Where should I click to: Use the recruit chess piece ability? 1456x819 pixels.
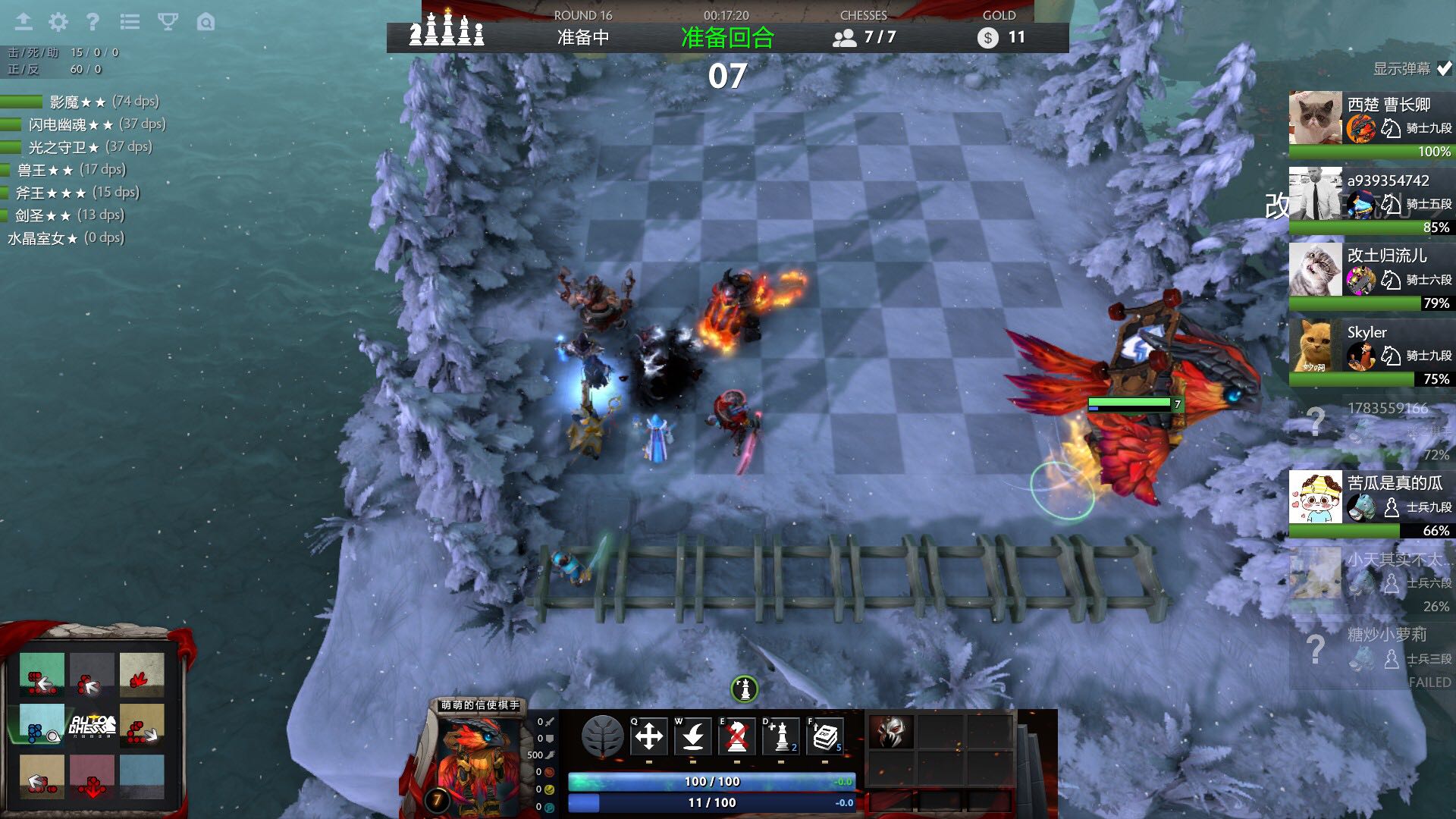pyautogui.click(x=781, y=736)
